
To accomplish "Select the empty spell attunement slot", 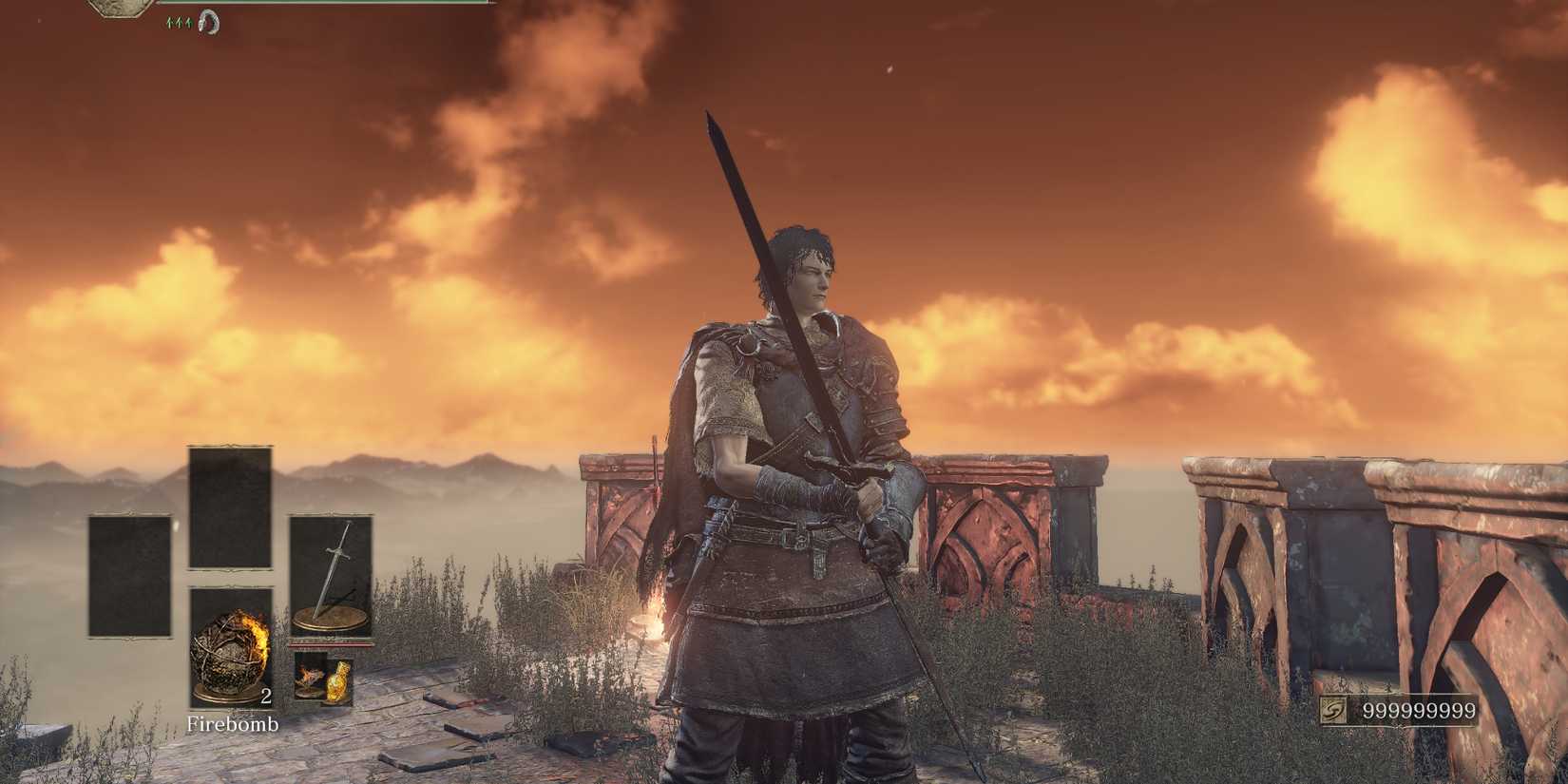I will click(231, 506).
